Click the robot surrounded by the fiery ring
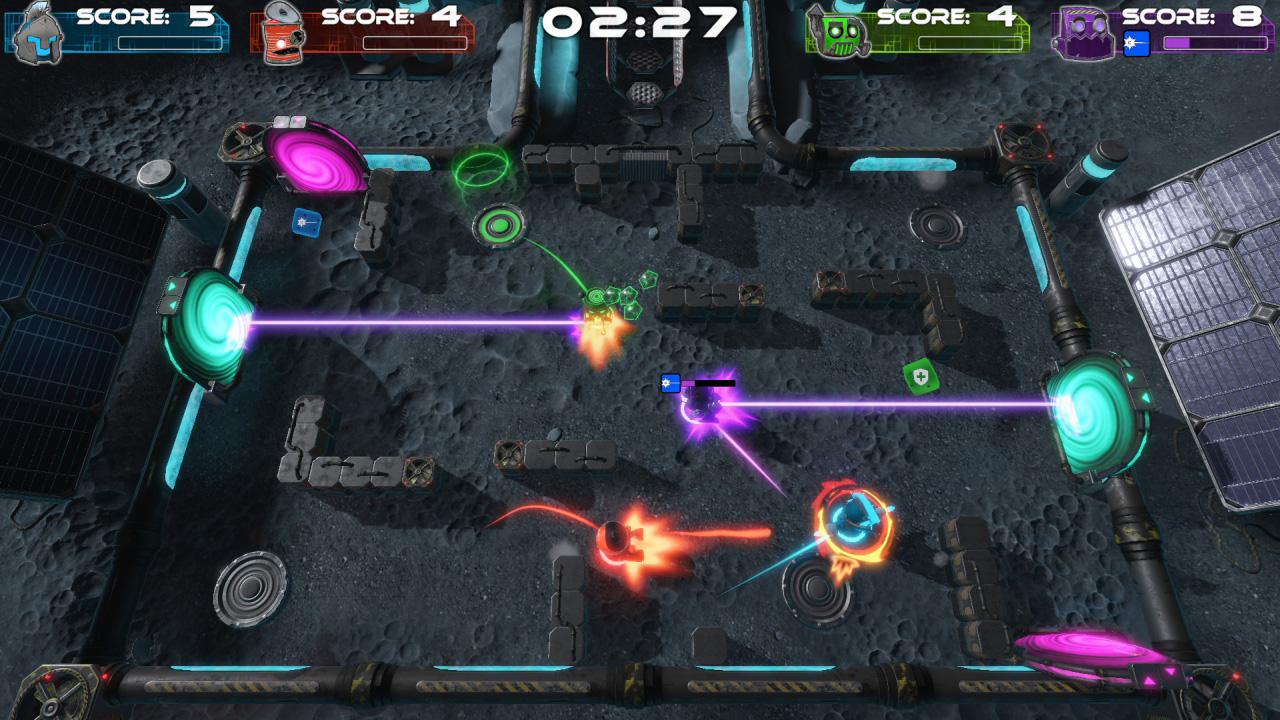Viewport: 1280px width, 720px height. click(848, 520)
